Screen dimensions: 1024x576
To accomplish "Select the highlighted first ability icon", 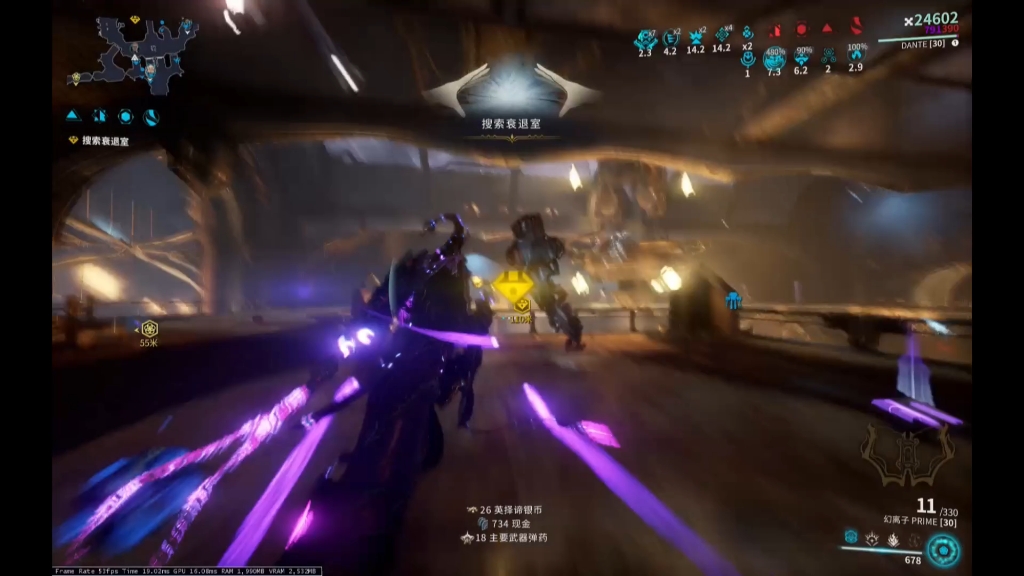I will tap(851, 537).
